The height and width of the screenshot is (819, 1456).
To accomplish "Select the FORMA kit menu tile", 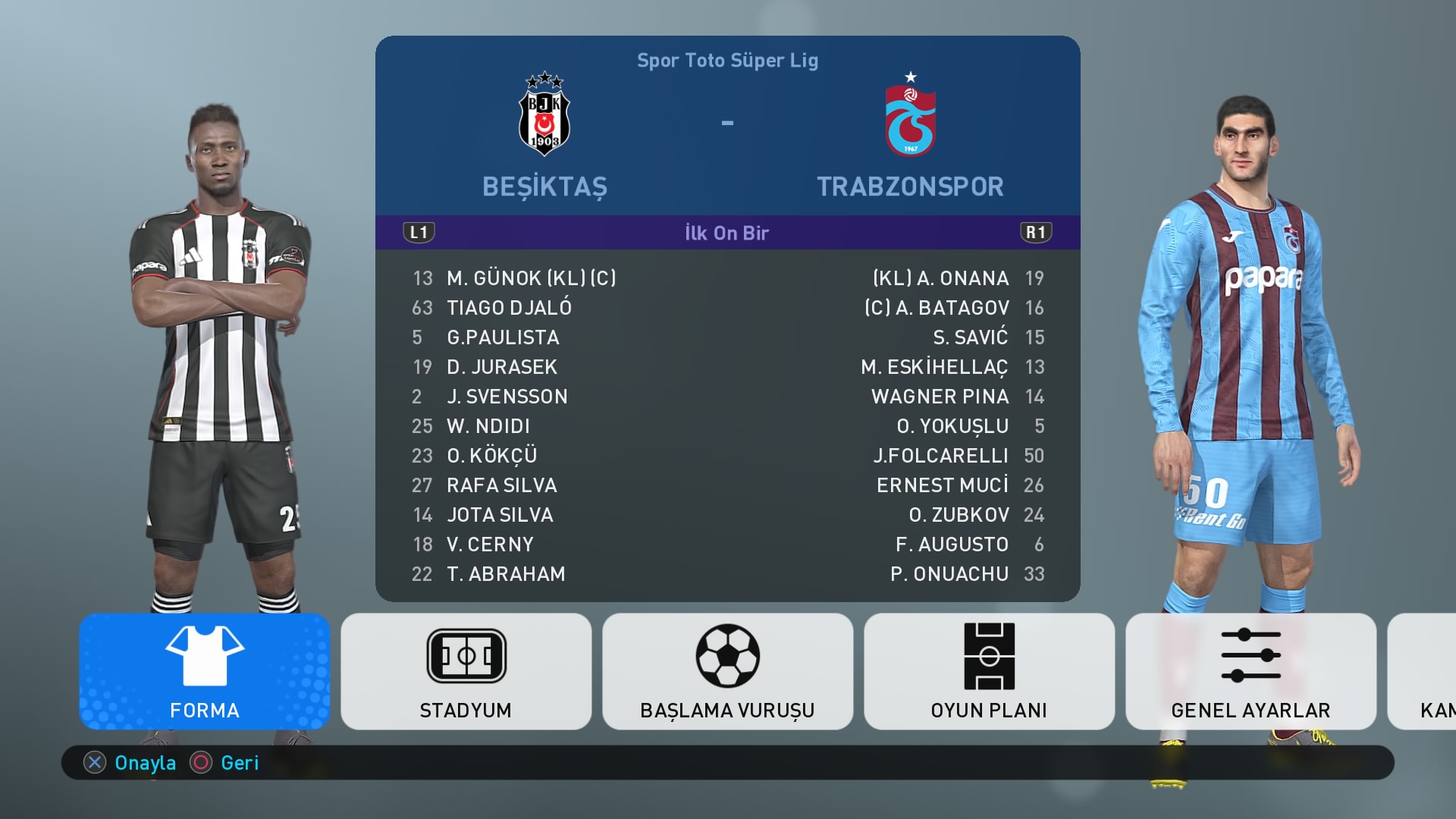I will tap(204, 671).
